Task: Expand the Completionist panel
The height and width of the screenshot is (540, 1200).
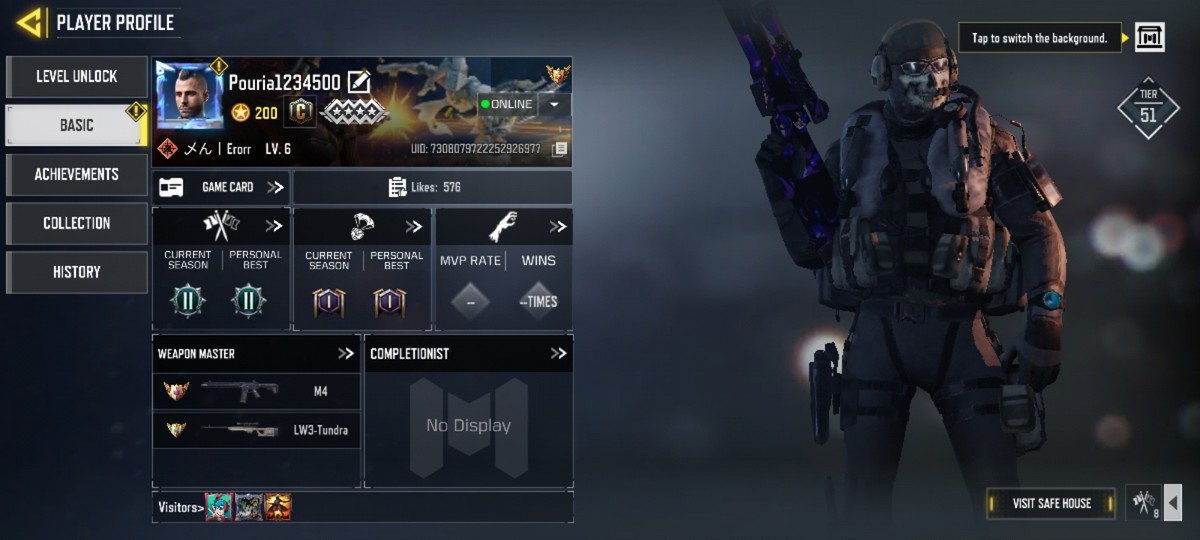Action: click(558, 353)
